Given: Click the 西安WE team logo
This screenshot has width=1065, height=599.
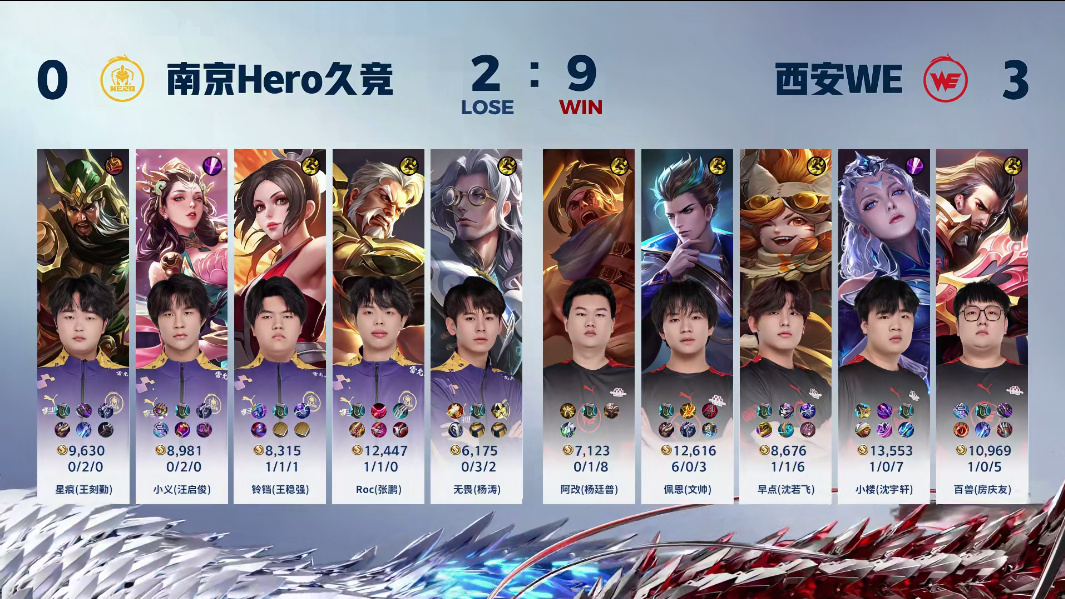Looking at the screenshot, I should 945,80.
